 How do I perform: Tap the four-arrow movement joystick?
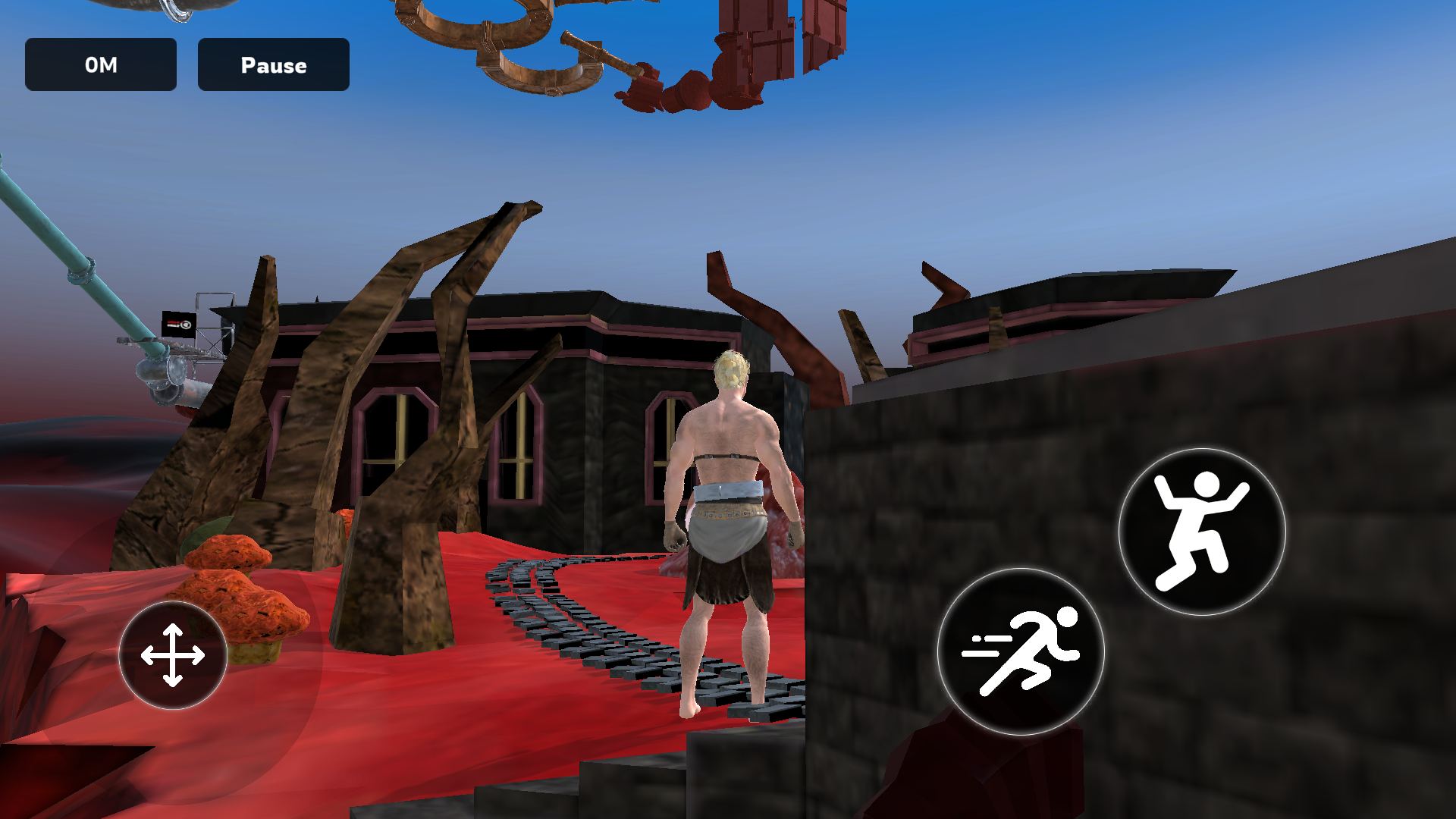click(171, 654)
